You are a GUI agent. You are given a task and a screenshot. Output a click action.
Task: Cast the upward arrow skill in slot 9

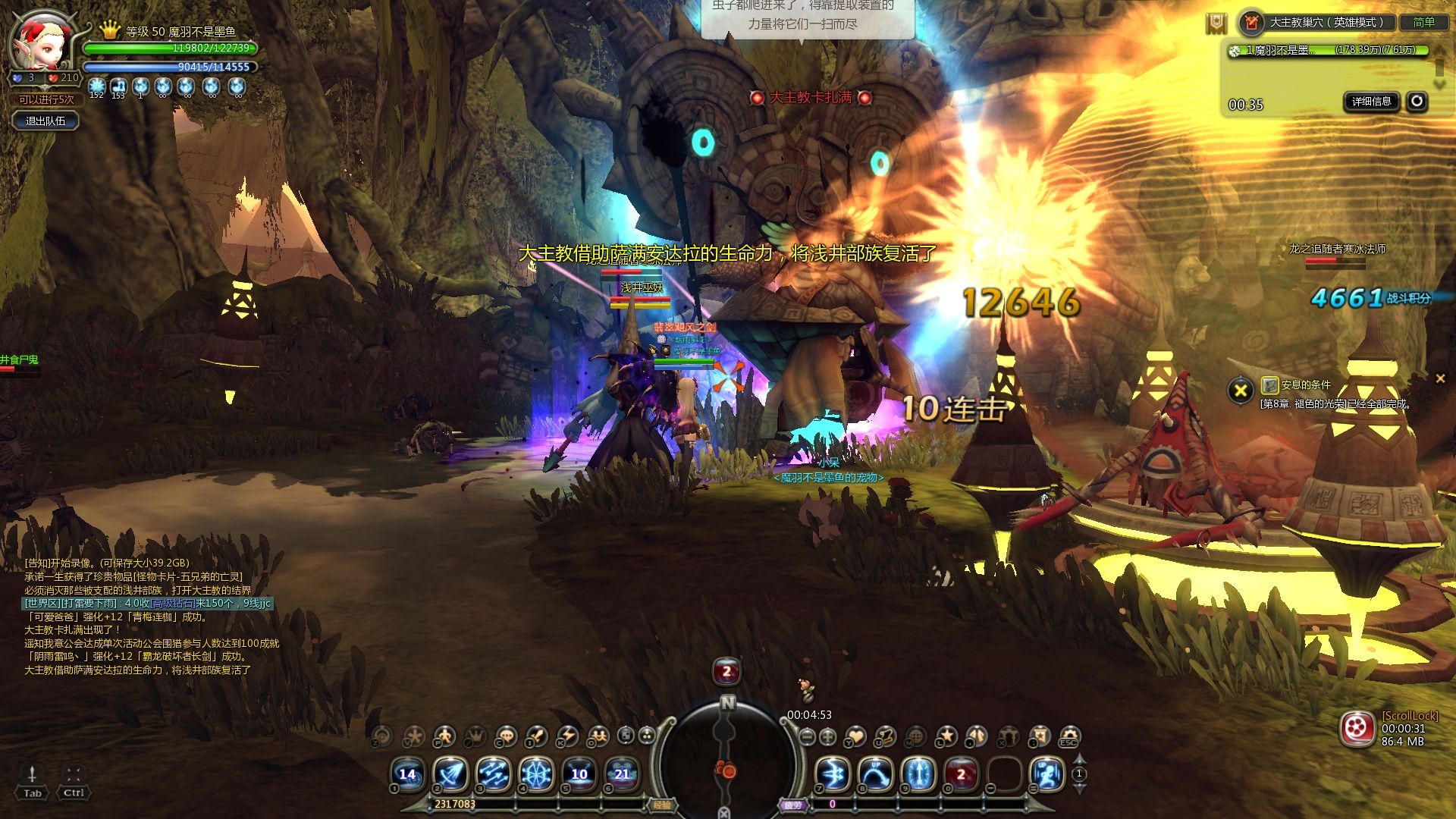918,774
